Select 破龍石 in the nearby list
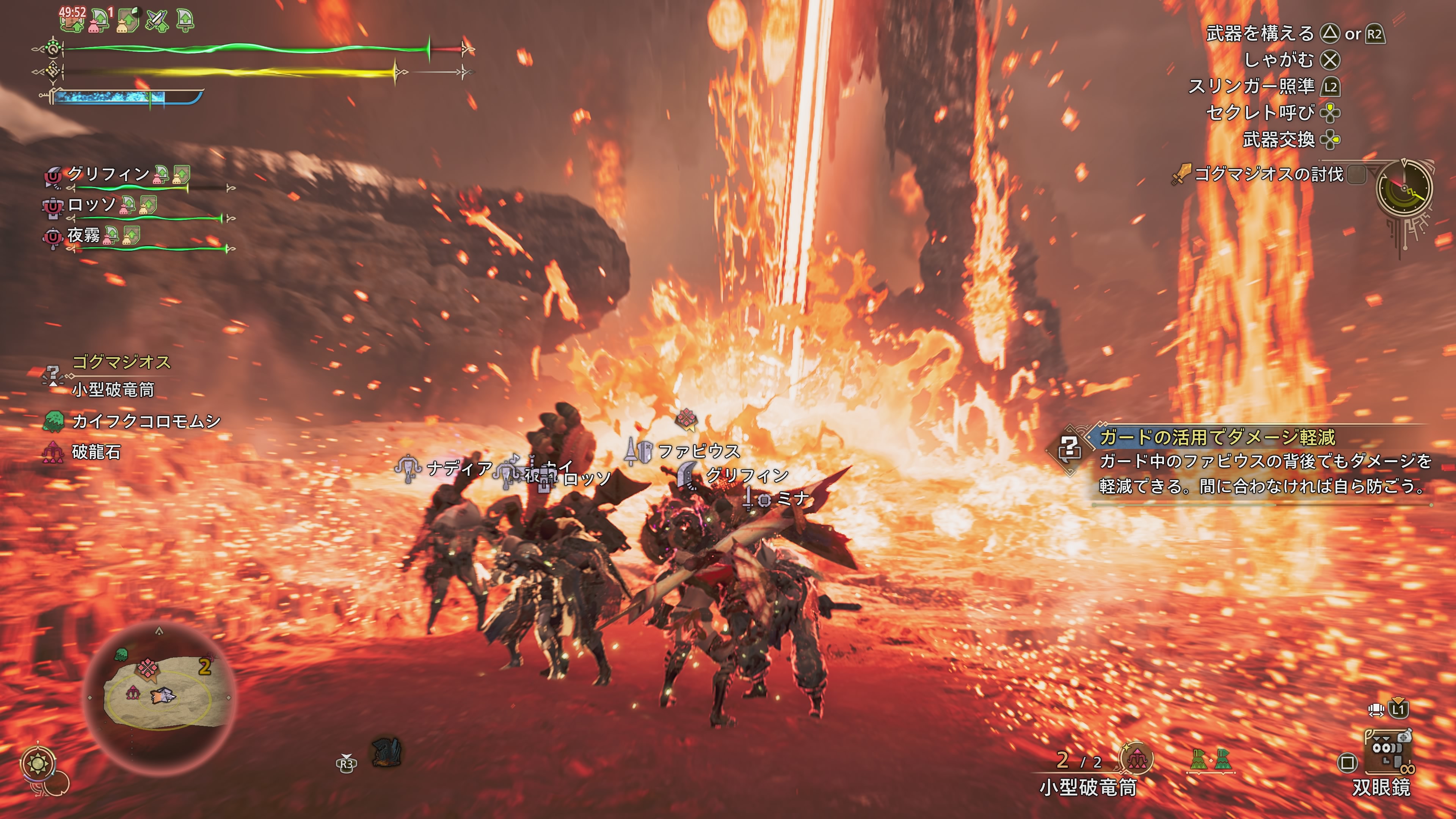 [96, 452]
